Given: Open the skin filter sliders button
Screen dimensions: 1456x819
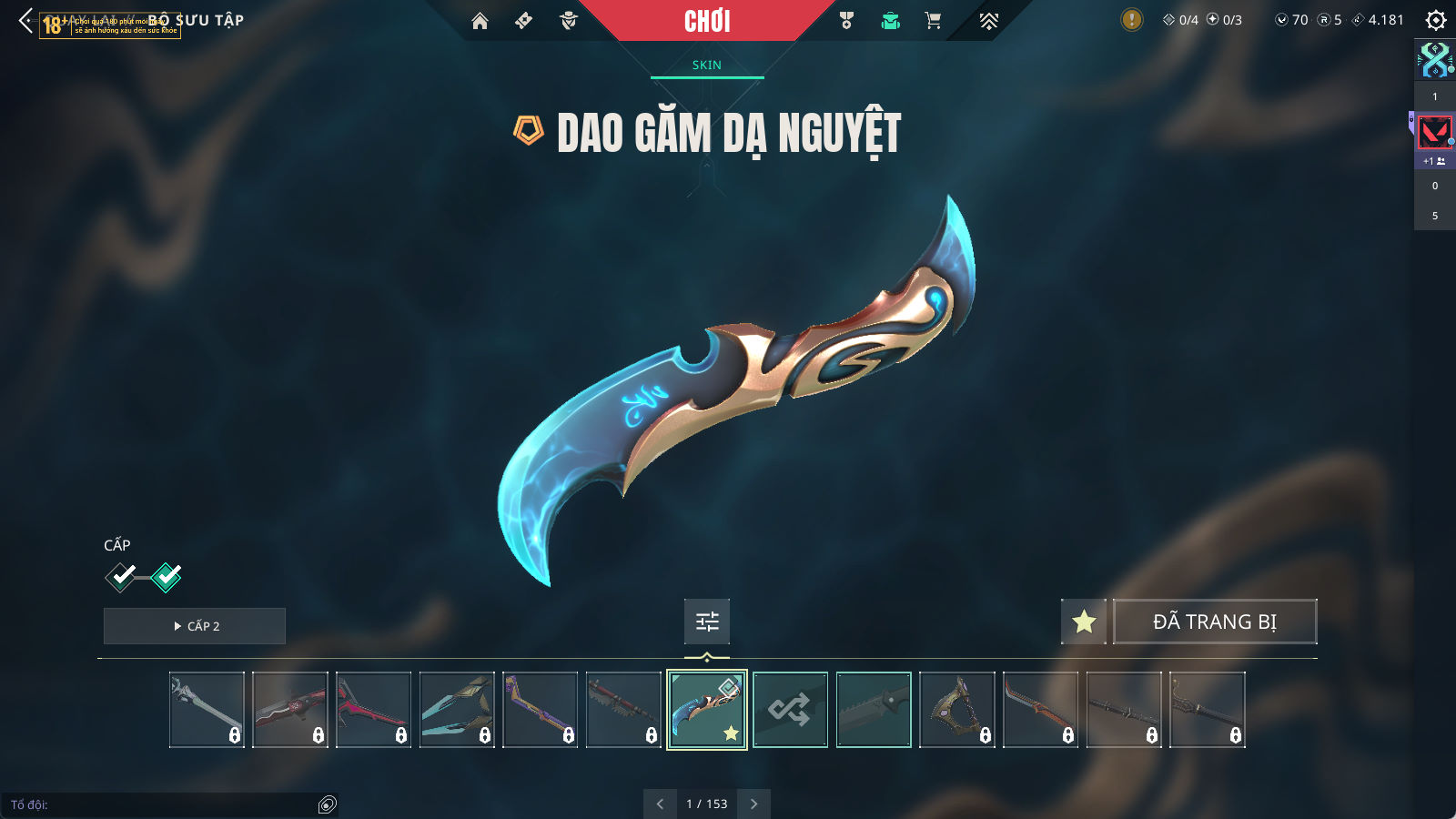Looking at the screenshot, I should [x=707, y=622].
